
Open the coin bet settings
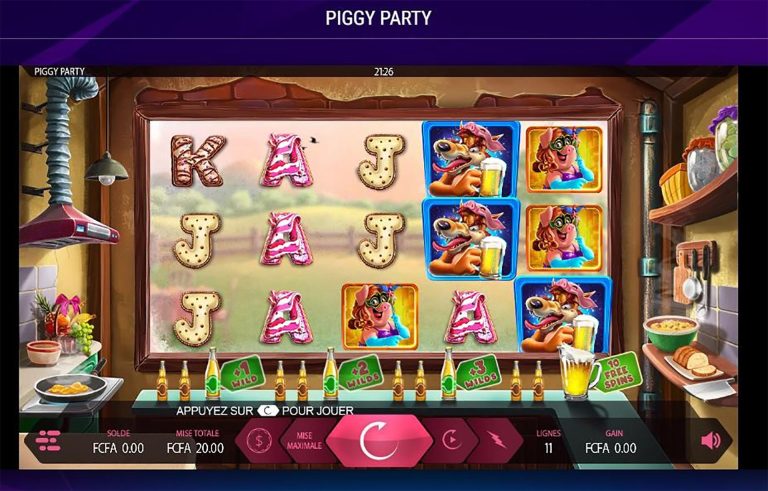259,440
